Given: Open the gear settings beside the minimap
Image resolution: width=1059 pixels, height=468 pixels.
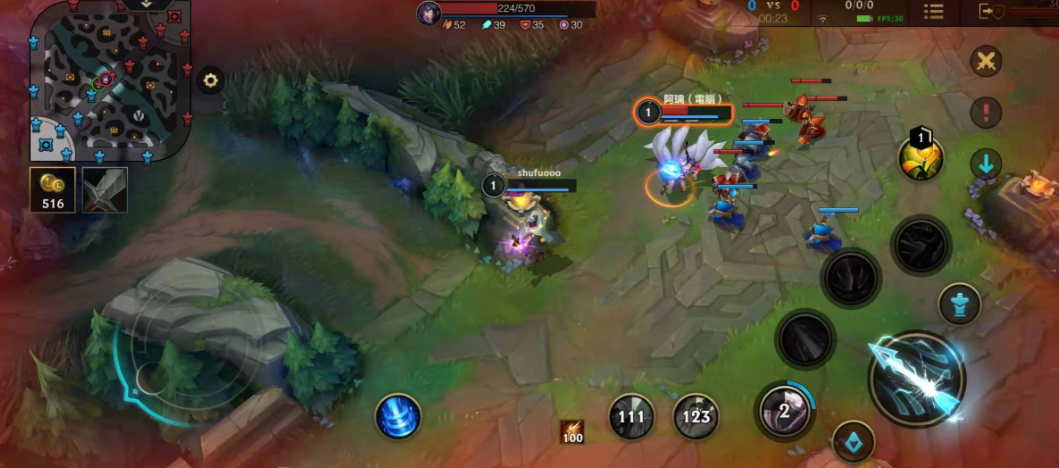Looking at the screenshot, I should [210, 81].
